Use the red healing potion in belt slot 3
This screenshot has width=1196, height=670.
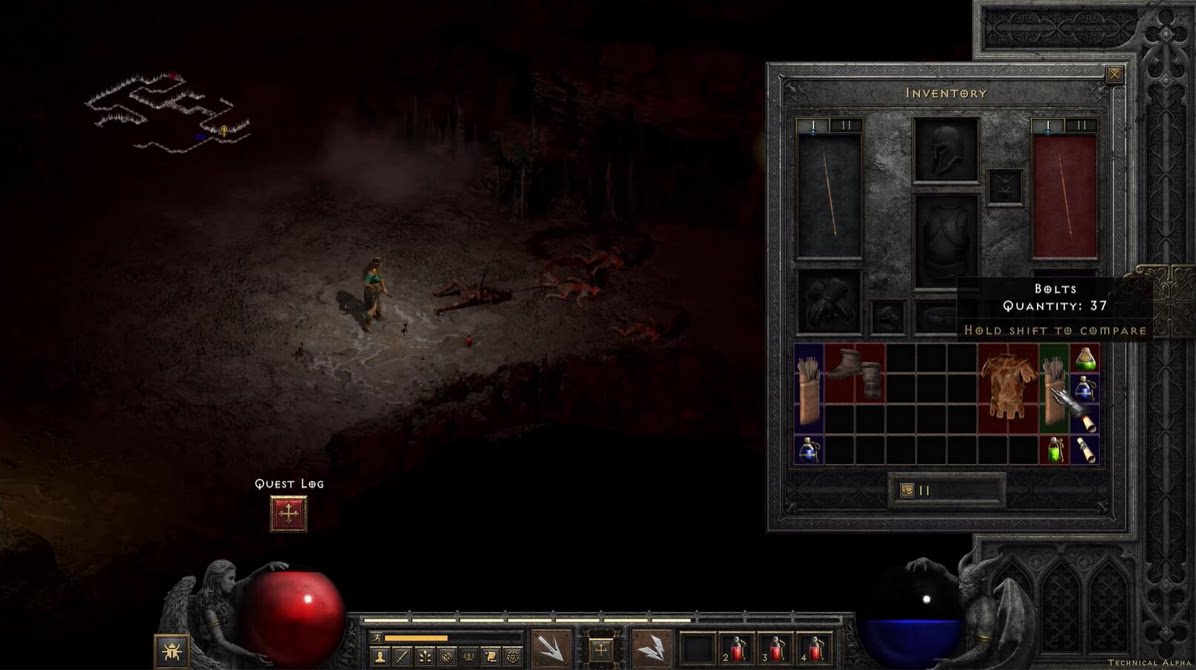click(775, 649)
